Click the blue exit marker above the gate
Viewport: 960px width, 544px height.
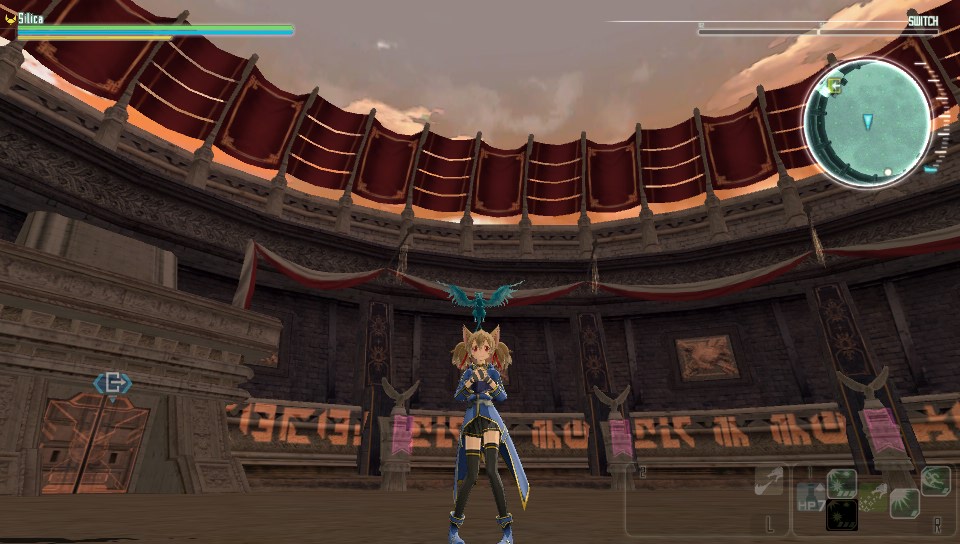[x=112, y=383]
